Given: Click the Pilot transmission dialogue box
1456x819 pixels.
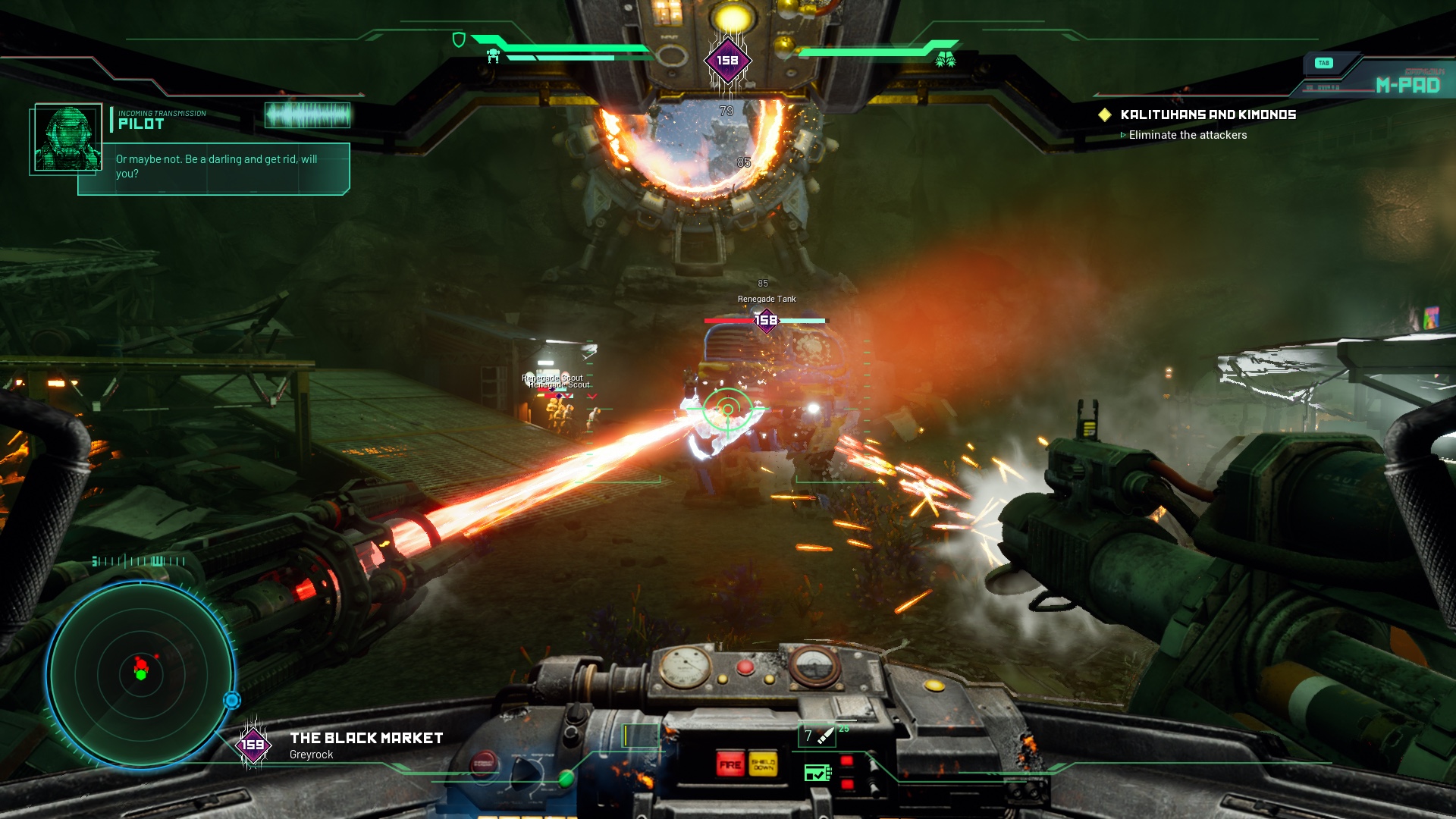Looking at the screenshot, I should (216, 167).
